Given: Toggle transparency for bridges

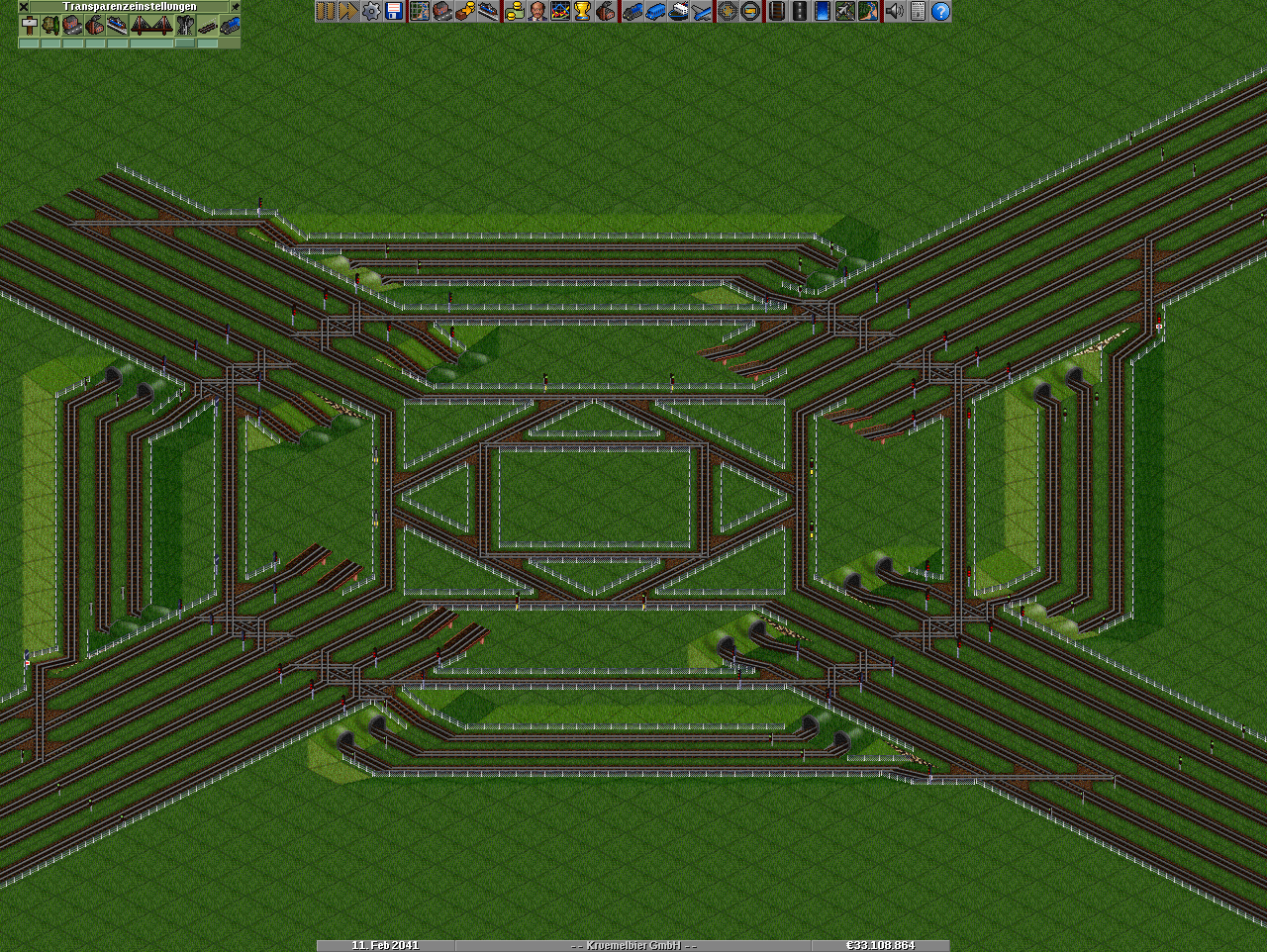Looking at the screenshot, I should 151,25.
